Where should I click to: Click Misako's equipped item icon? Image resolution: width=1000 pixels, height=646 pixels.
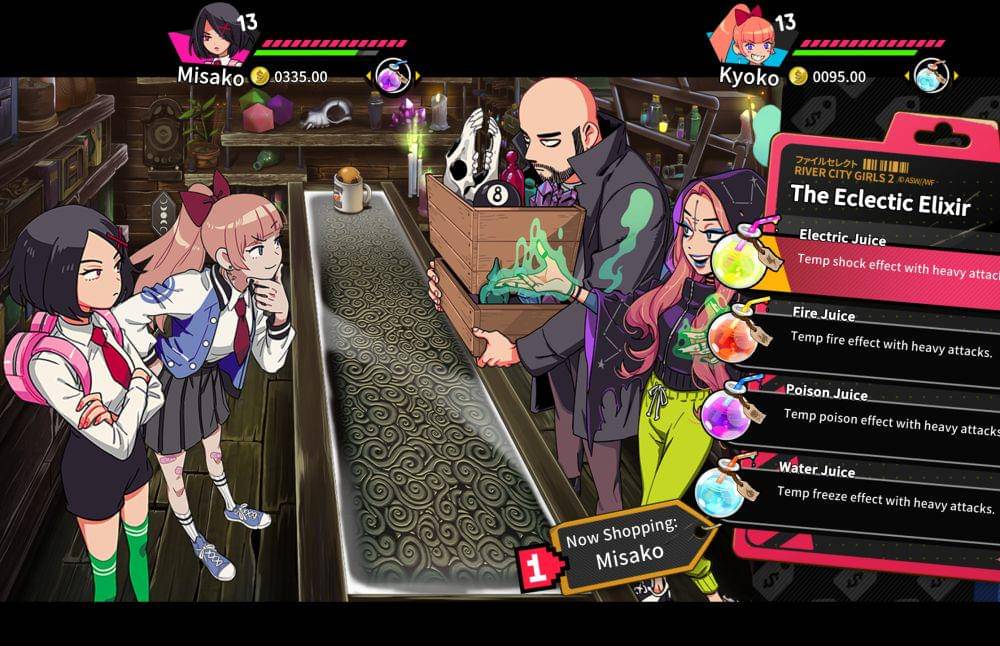pos(390,75)
